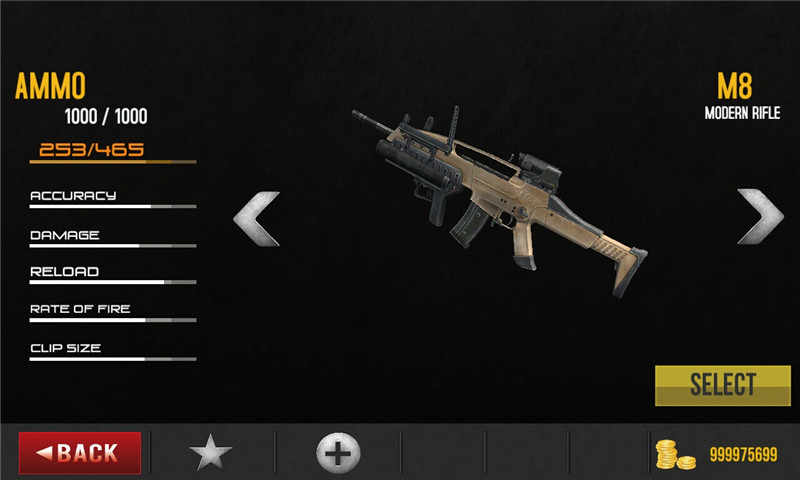Tap the star icon in bottom bar

(211, 453)
